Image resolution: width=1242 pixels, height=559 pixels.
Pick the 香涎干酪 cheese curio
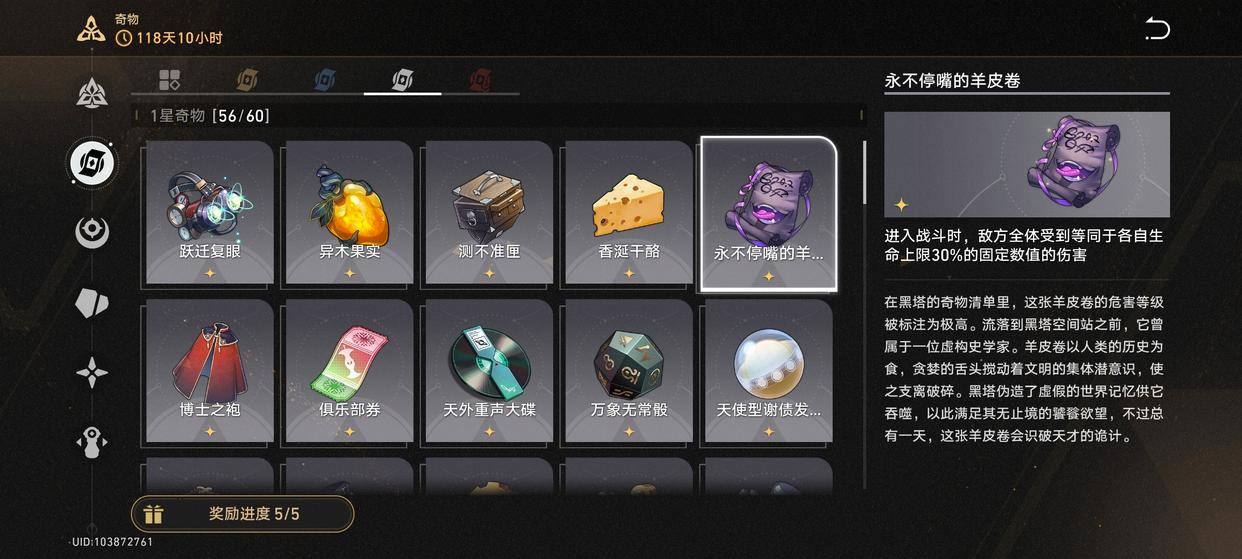[628, 212]
